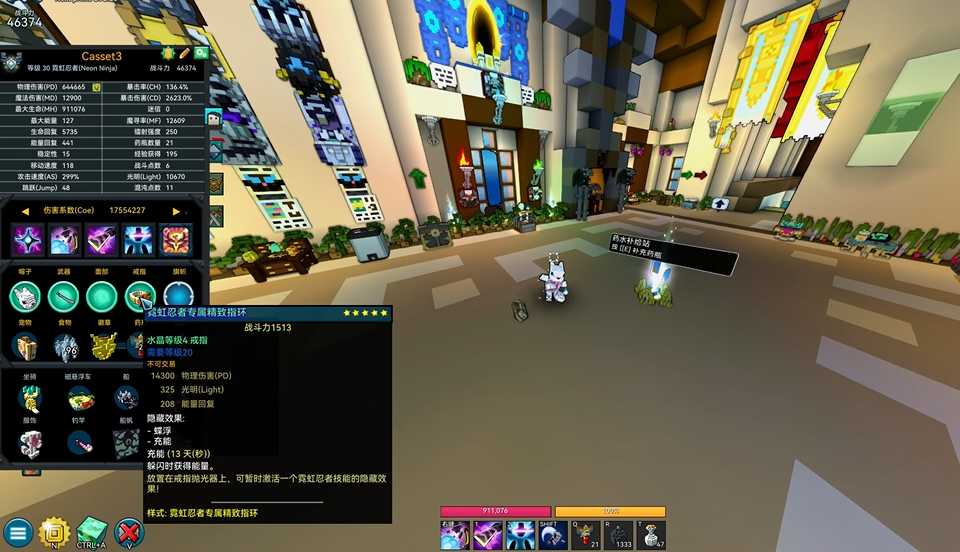Click the R hotbar slot showing 1333

[619, 536]
